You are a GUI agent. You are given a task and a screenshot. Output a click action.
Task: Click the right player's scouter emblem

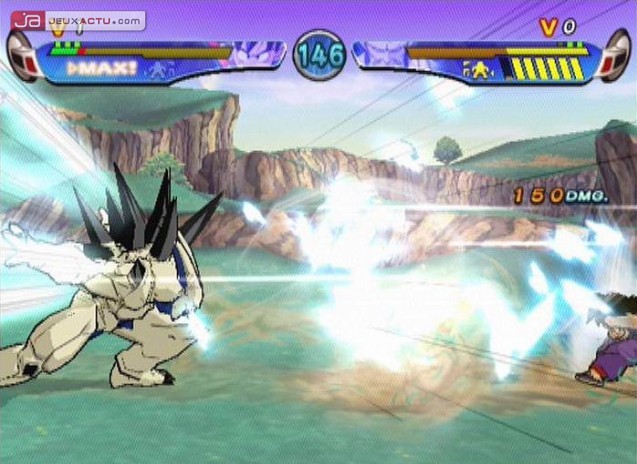pos(614,56)
